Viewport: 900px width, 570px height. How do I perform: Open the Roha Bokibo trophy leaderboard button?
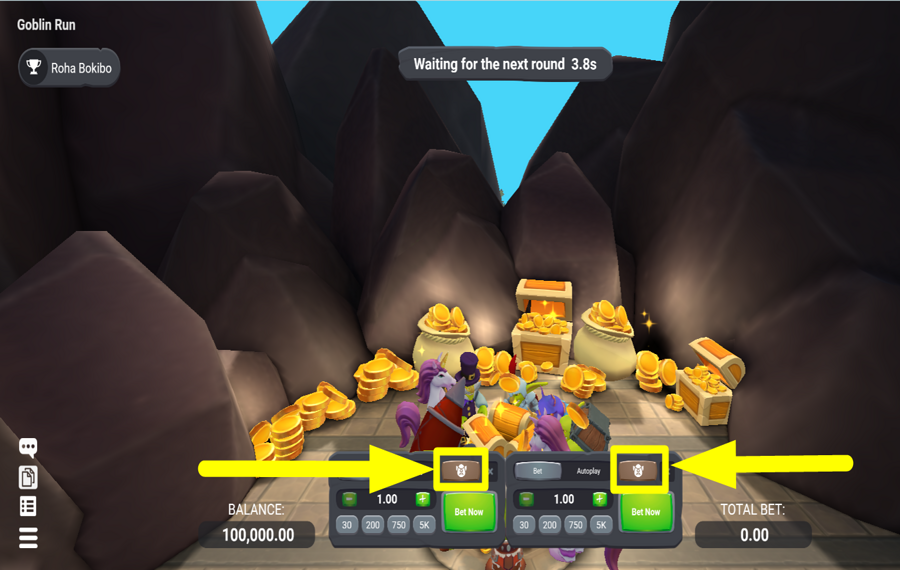tap(68, 68)
